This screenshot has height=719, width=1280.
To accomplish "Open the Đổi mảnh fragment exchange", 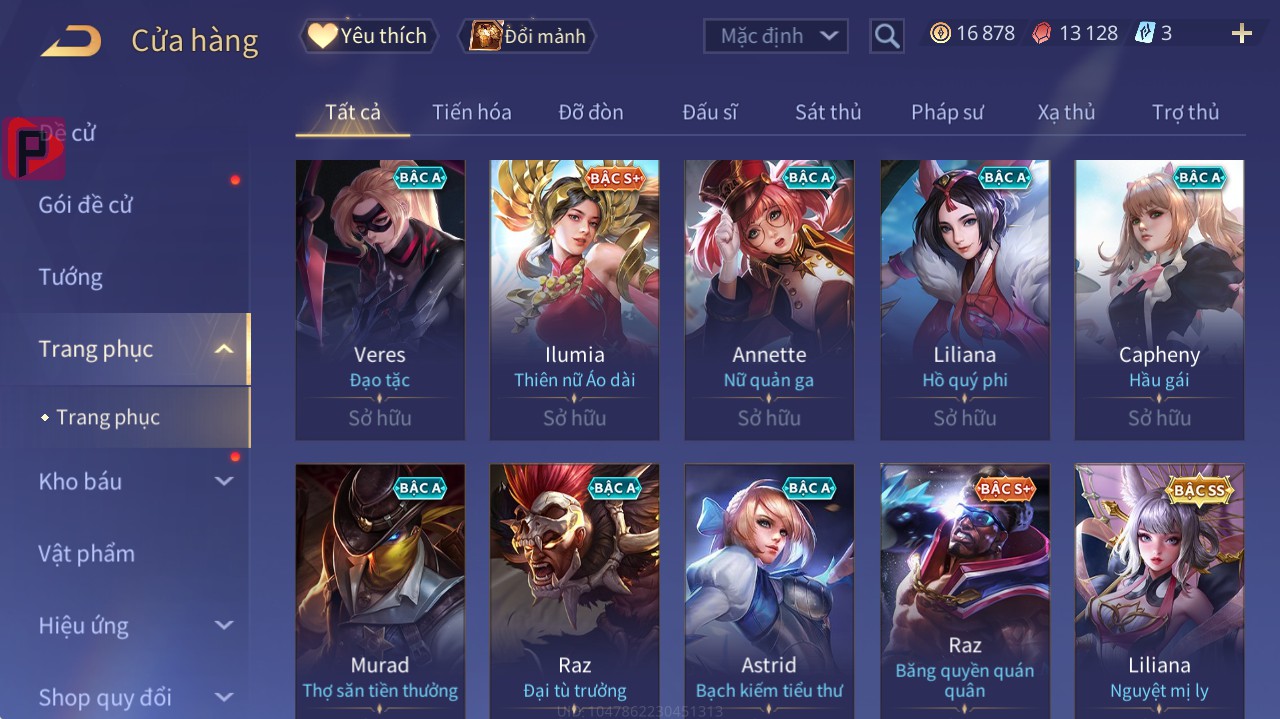I will (x=527, y=36).
